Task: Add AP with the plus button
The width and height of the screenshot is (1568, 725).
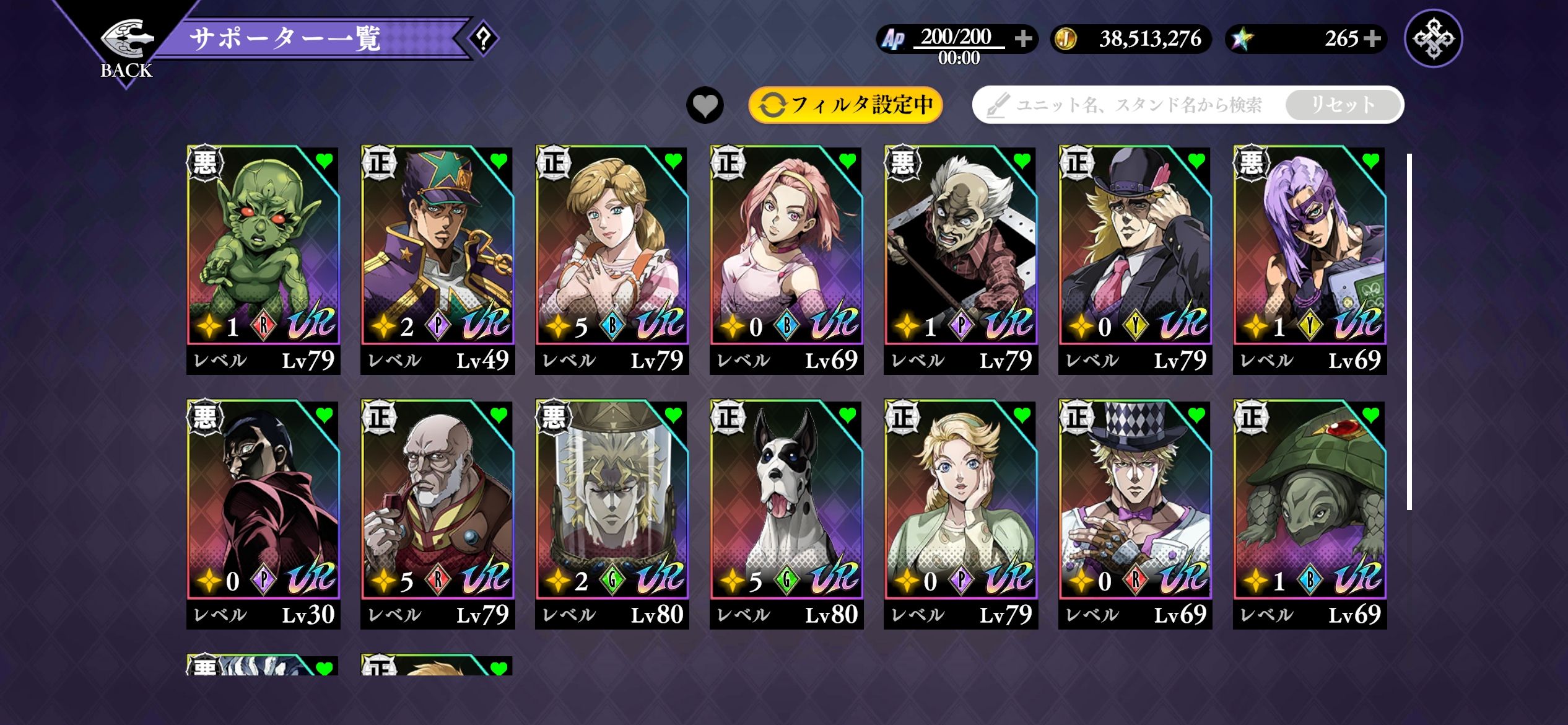Action: click(x=1023, y=39)
